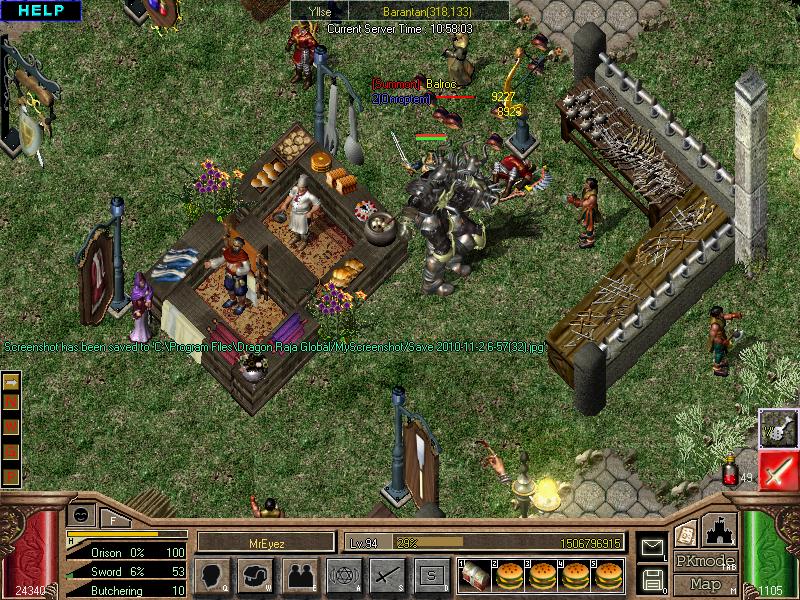Click the square S button
Viewport: 800px width, 600px height.
(x=431, y=574)
